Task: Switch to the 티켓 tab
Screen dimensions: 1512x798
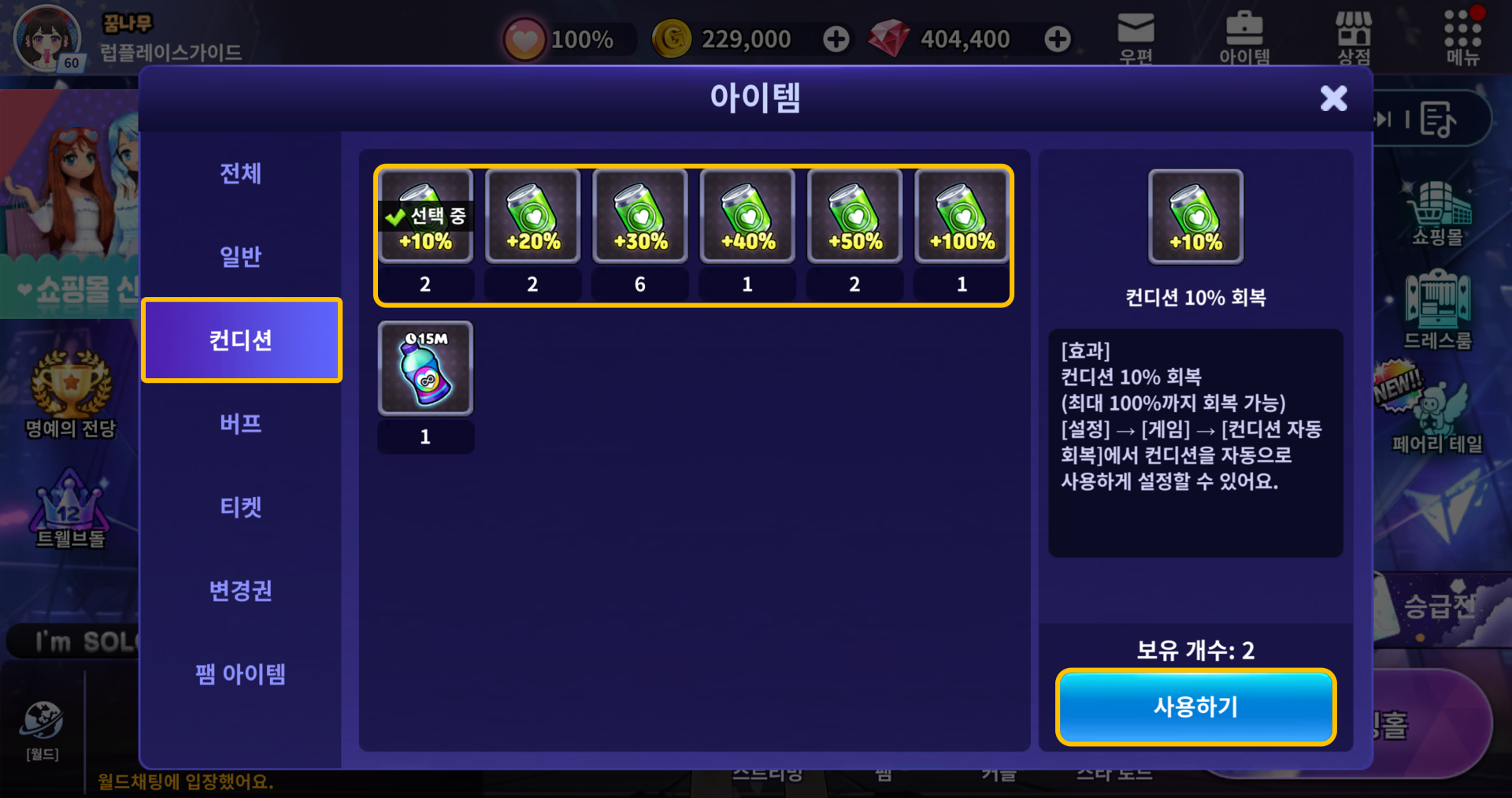Action: pos(240,507)
